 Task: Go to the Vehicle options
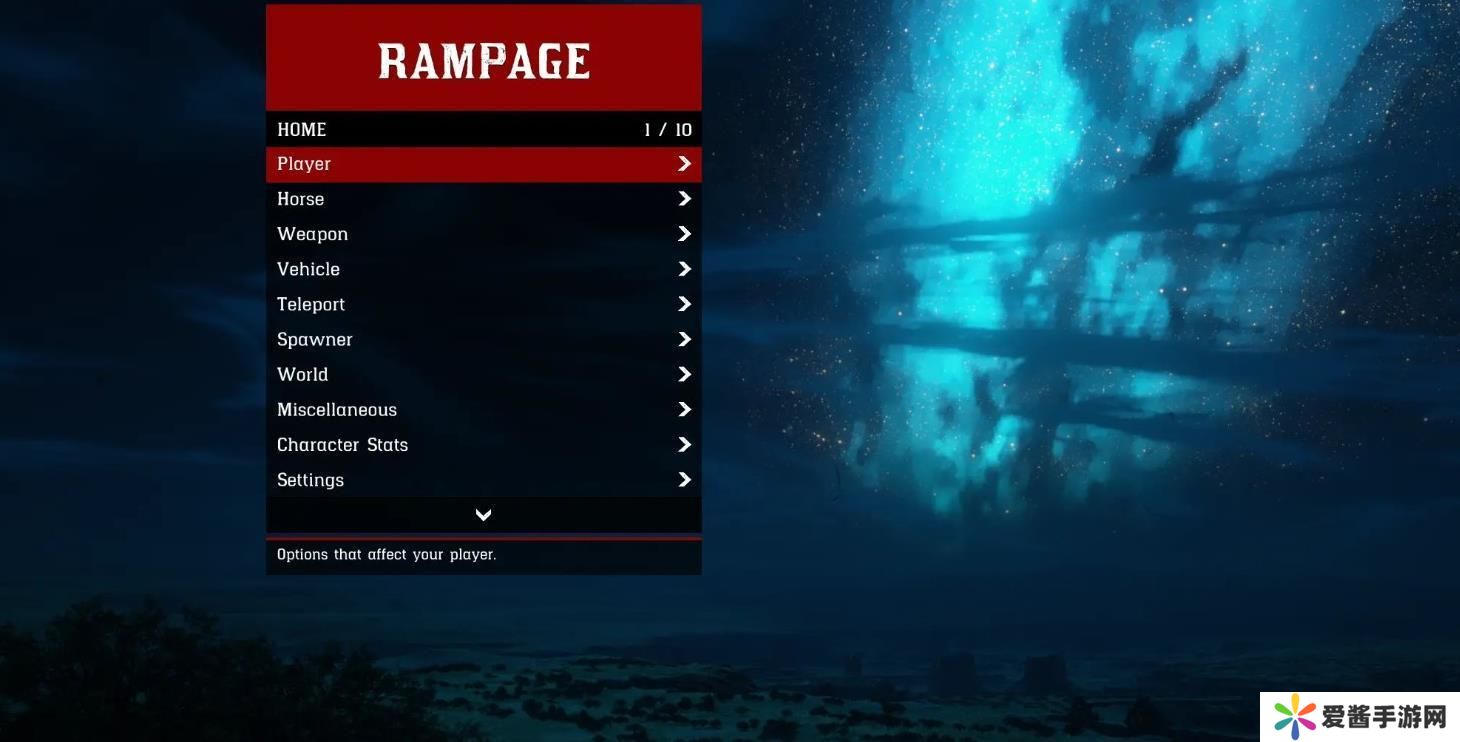pos(483,269)
